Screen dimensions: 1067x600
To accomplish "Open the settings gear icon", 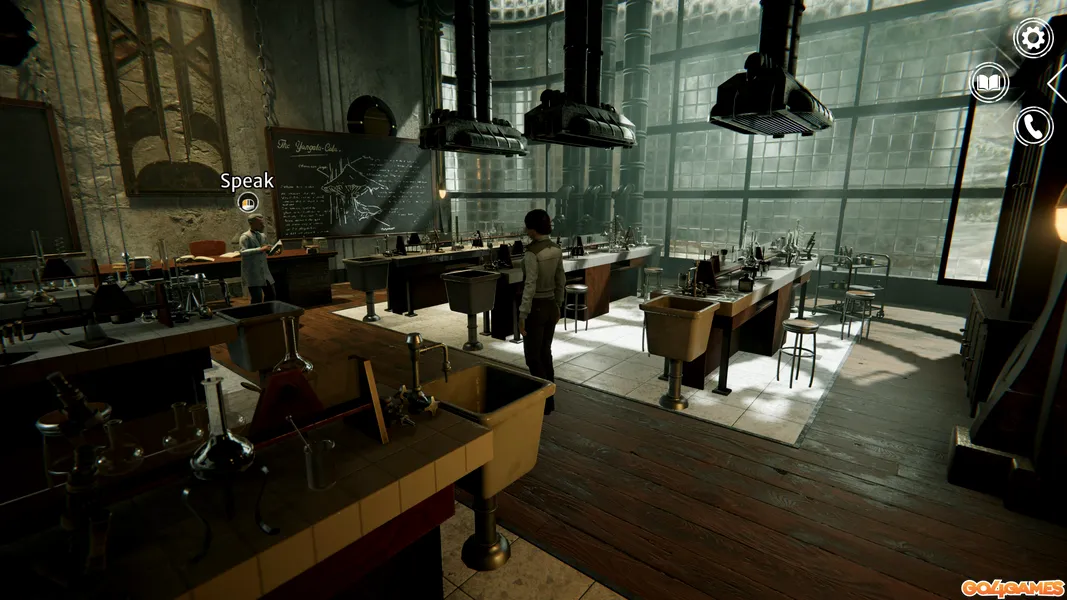I will [1033, 38].
